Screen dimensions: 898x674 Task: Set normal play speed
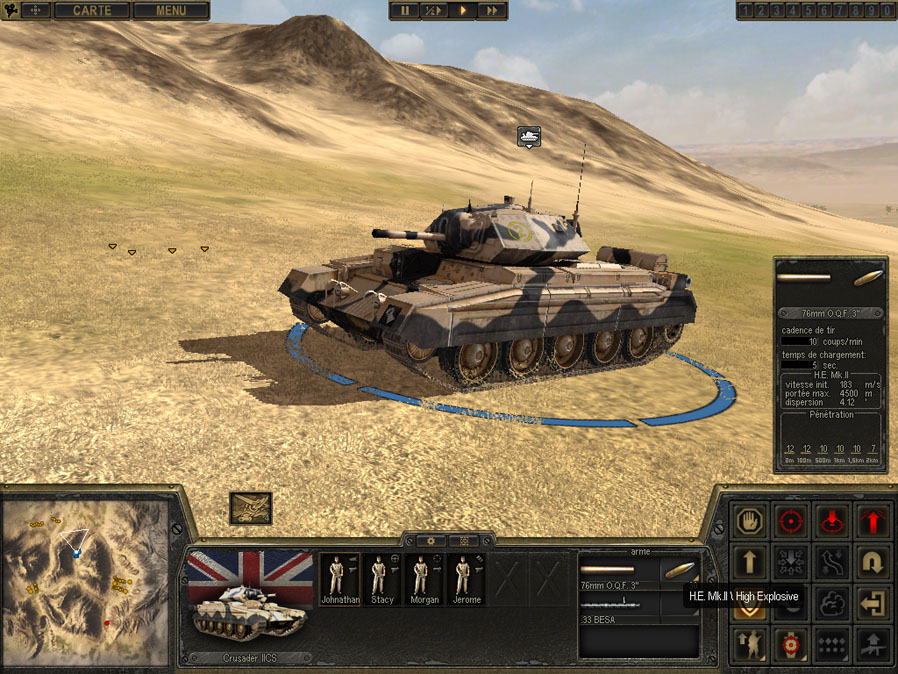coord(463,11)
